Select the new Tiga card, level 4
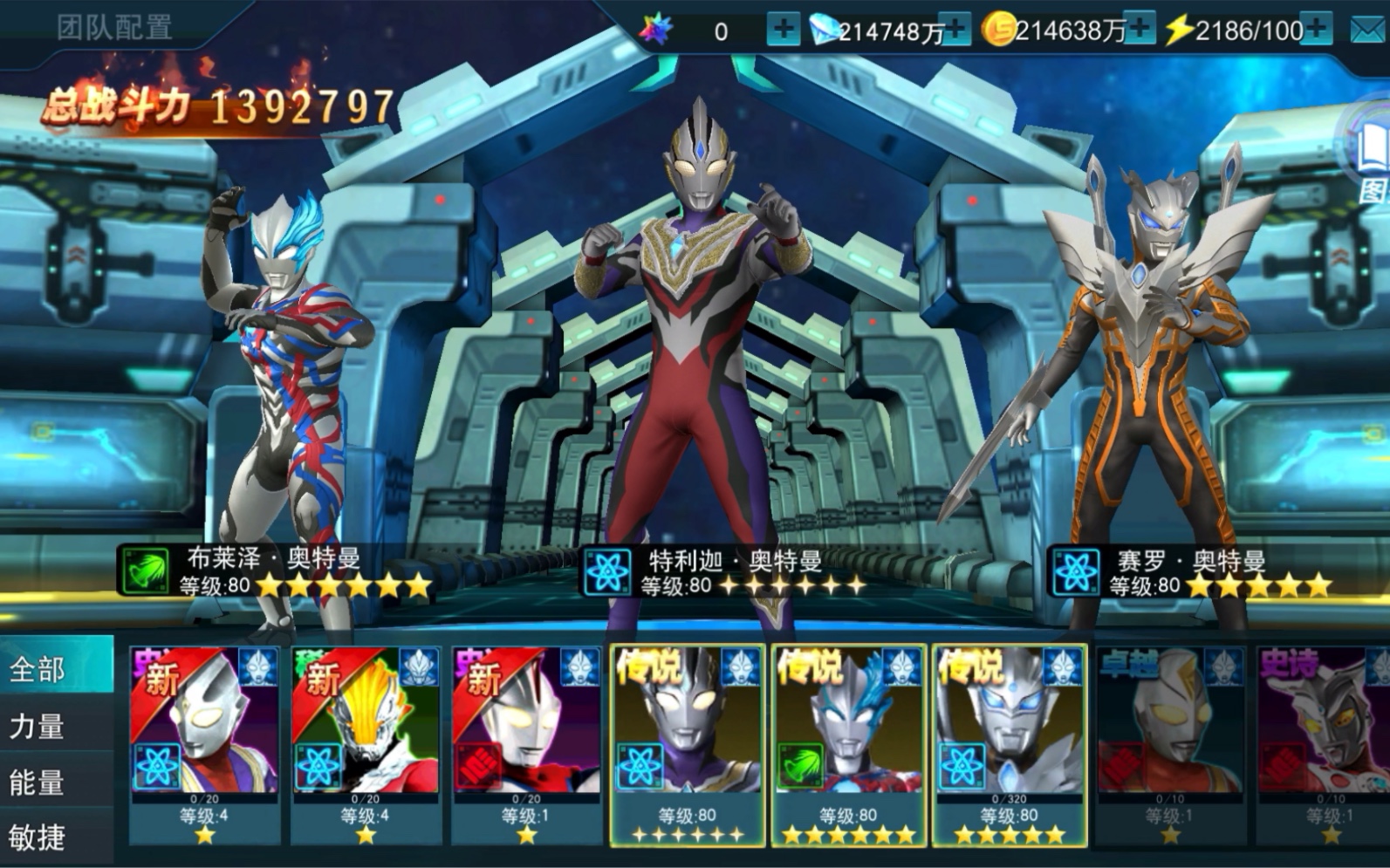Image resolution: width=1390 pixels, height=868 pixels. tap(204, 746)
